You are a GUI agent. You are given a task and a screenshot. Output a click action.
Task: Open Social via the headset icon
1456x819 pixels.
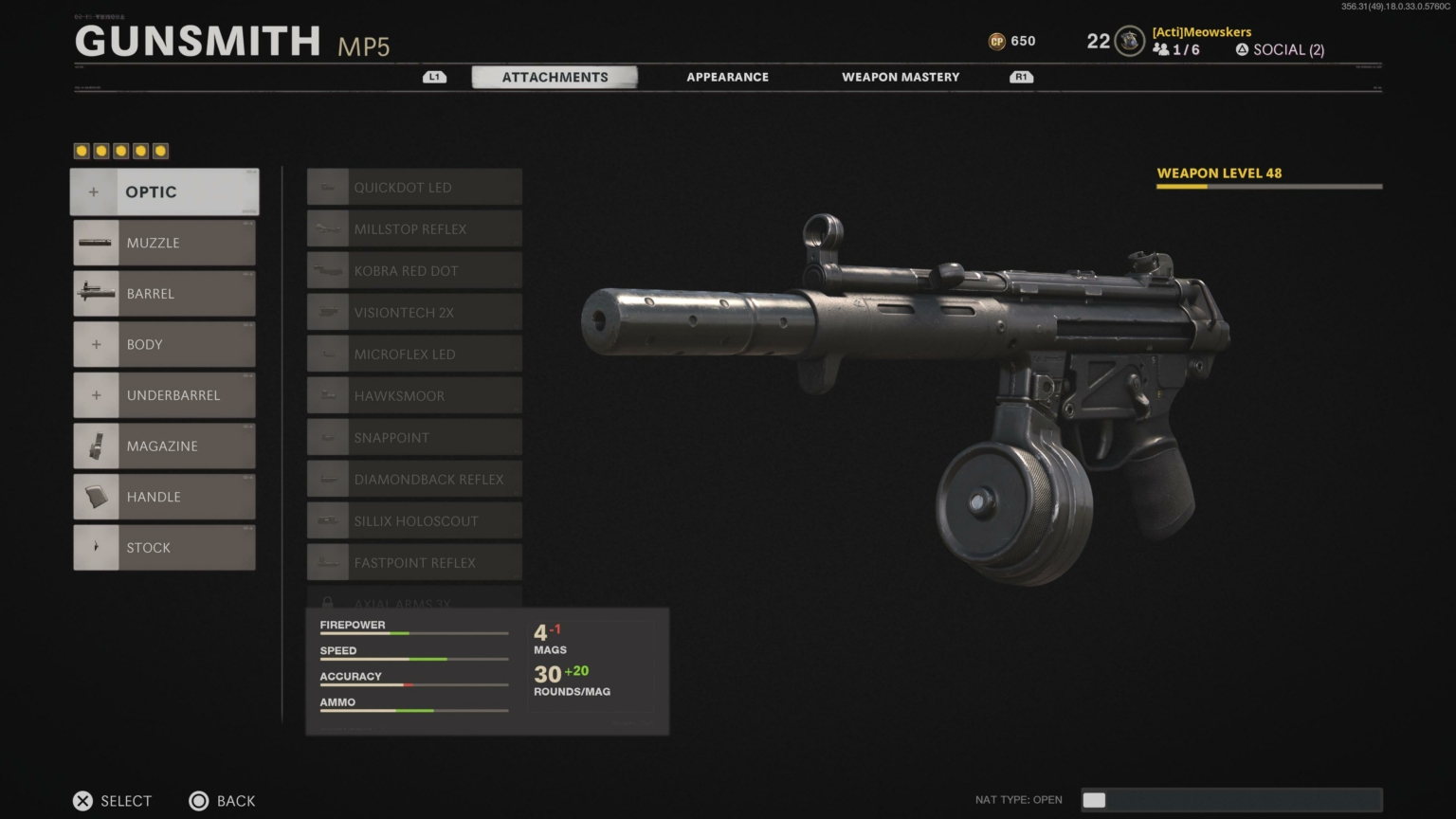coord(1241,49)
